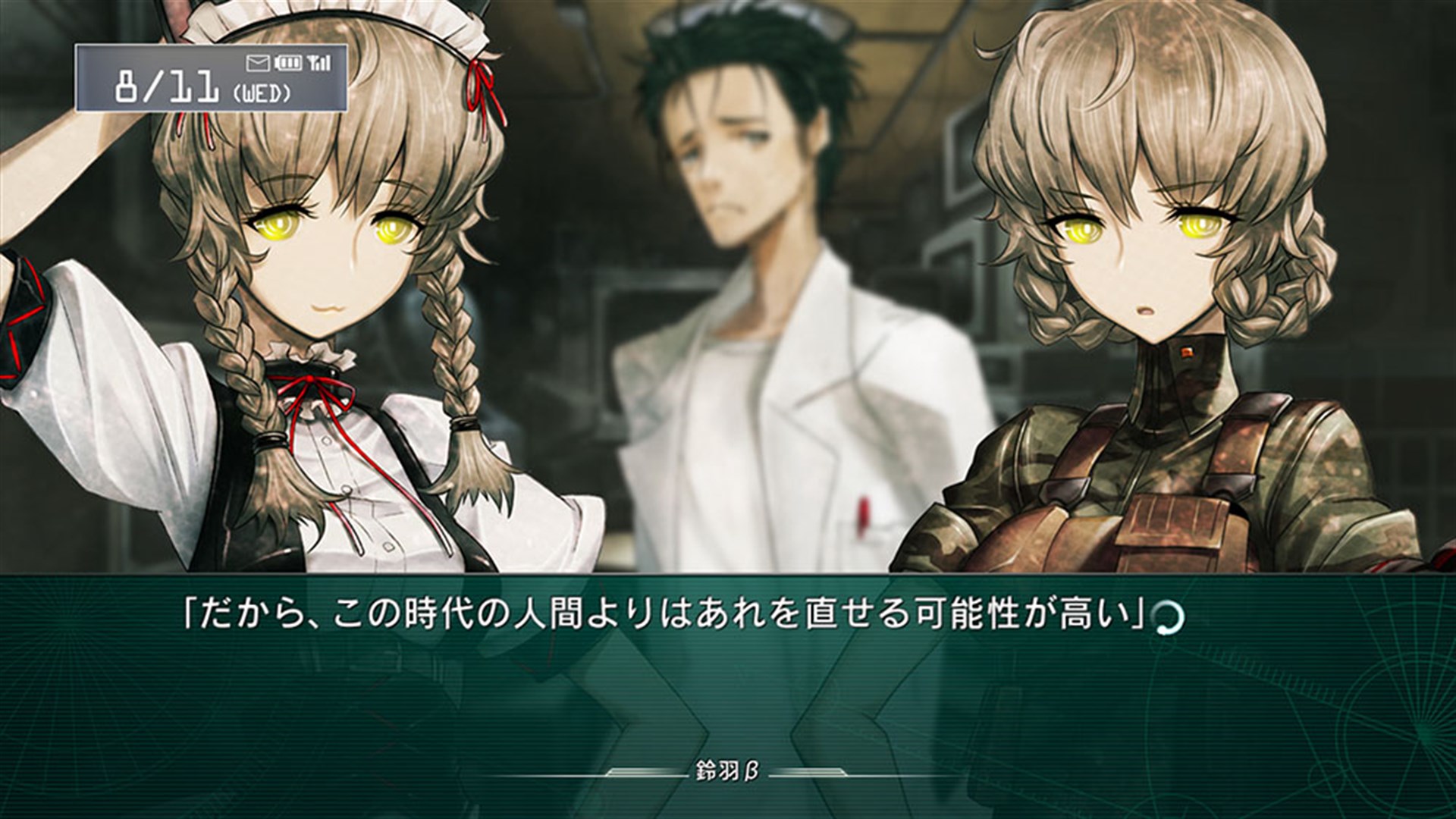Click the signal strength icon
The image size is (1456, 819).
coord(319,62)
